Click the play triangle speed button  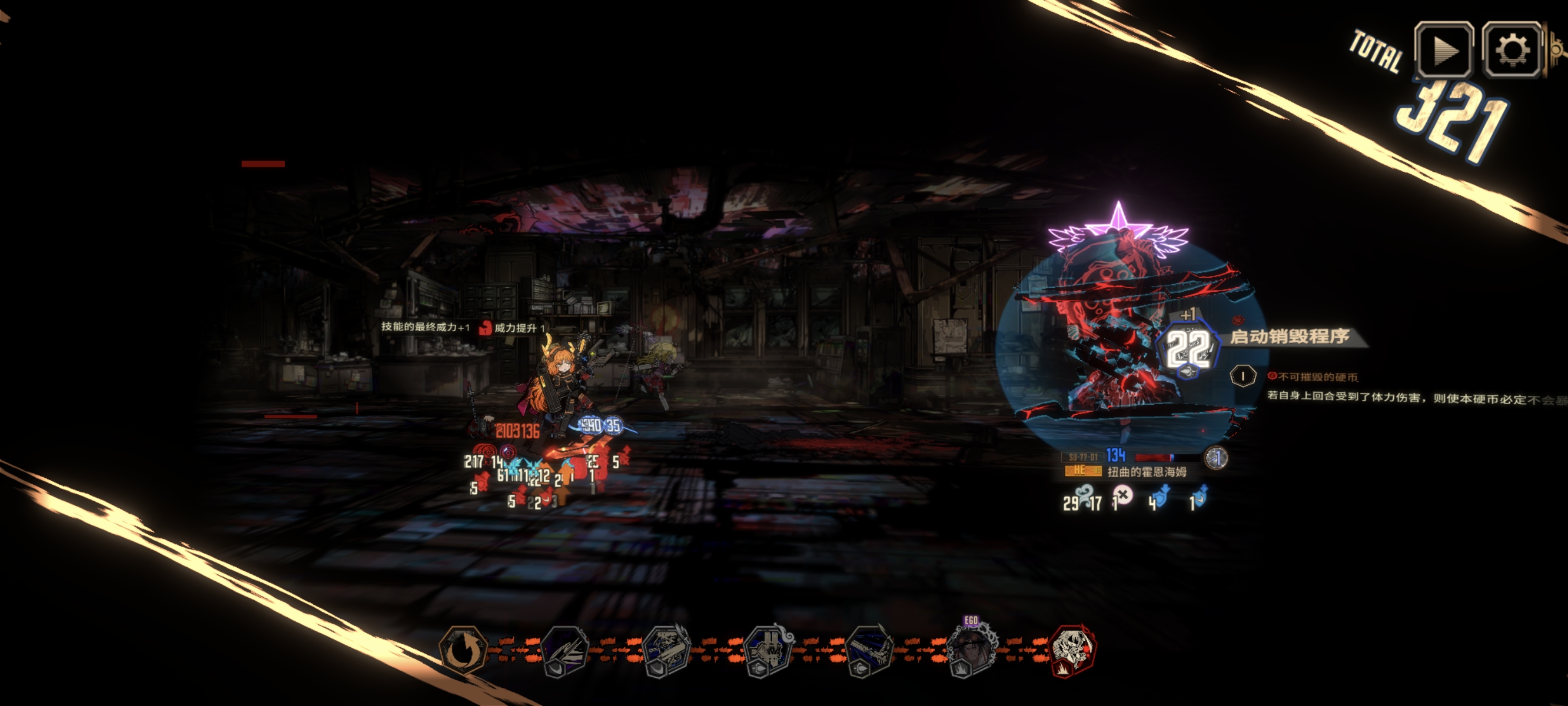(1443, 50)
